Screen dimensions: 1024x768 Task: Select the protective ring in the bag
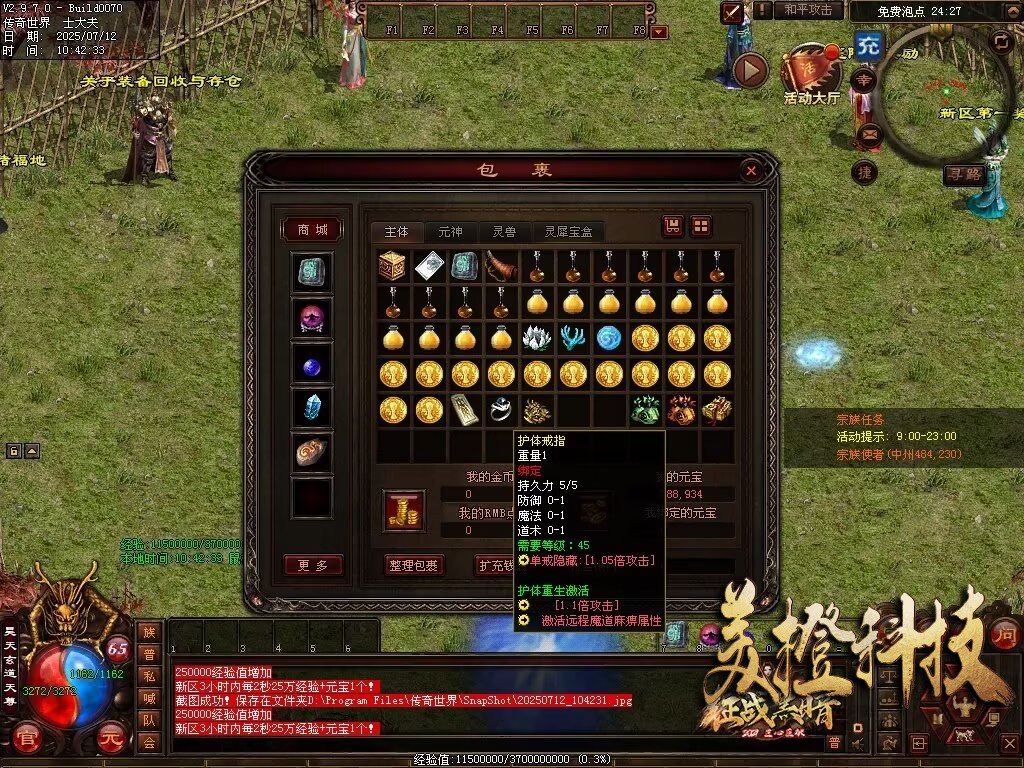coord(500,409)
